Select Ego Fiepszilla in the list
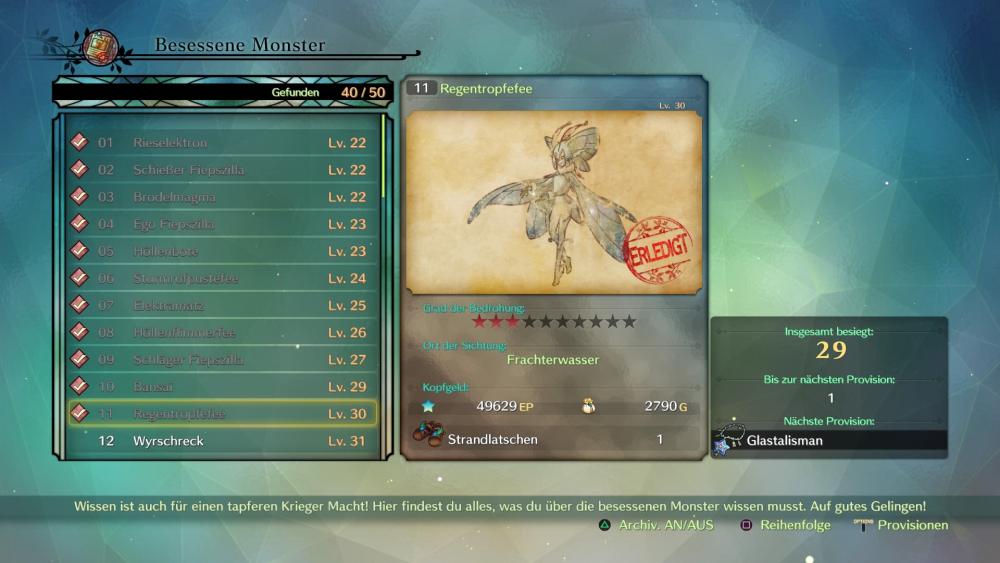The width and height of the screenshot is (1000, 563). coord(220,224)
